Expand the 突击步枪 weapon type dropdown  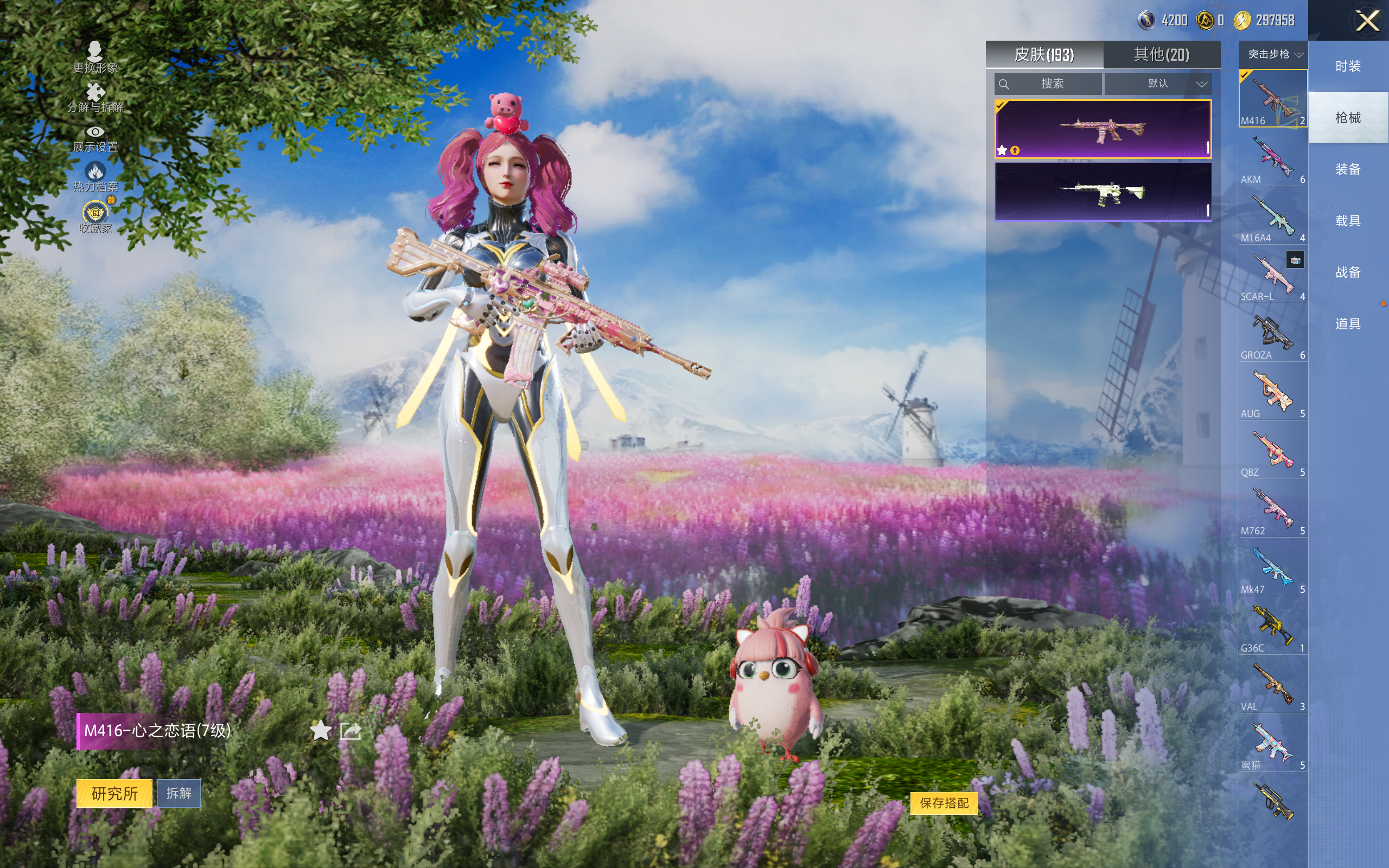(1273, 55)
